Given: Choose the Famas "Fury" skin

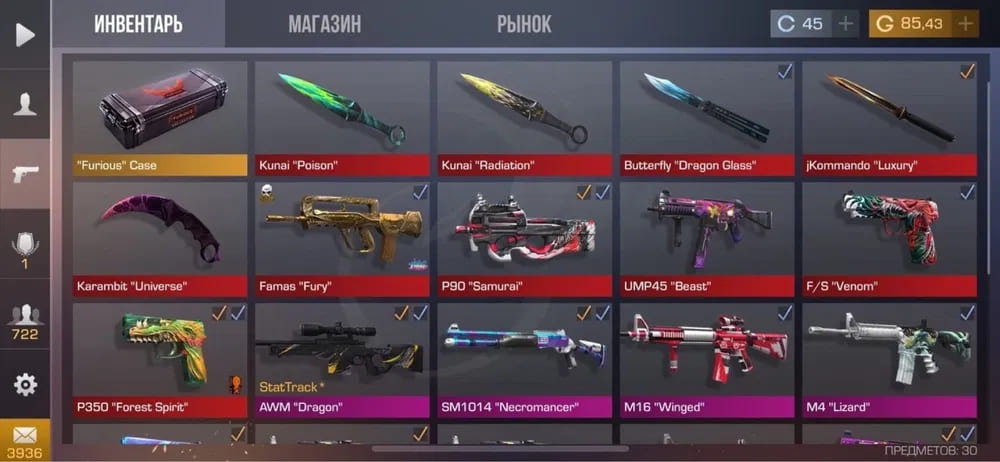Looking at the screenshot, I should 342,238.
